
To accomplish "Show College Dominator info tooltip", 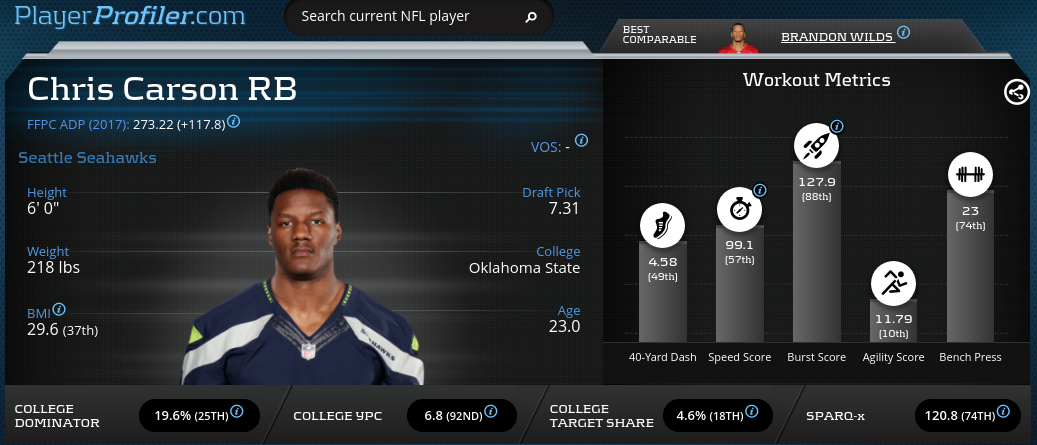I will [x=237, y=411].
